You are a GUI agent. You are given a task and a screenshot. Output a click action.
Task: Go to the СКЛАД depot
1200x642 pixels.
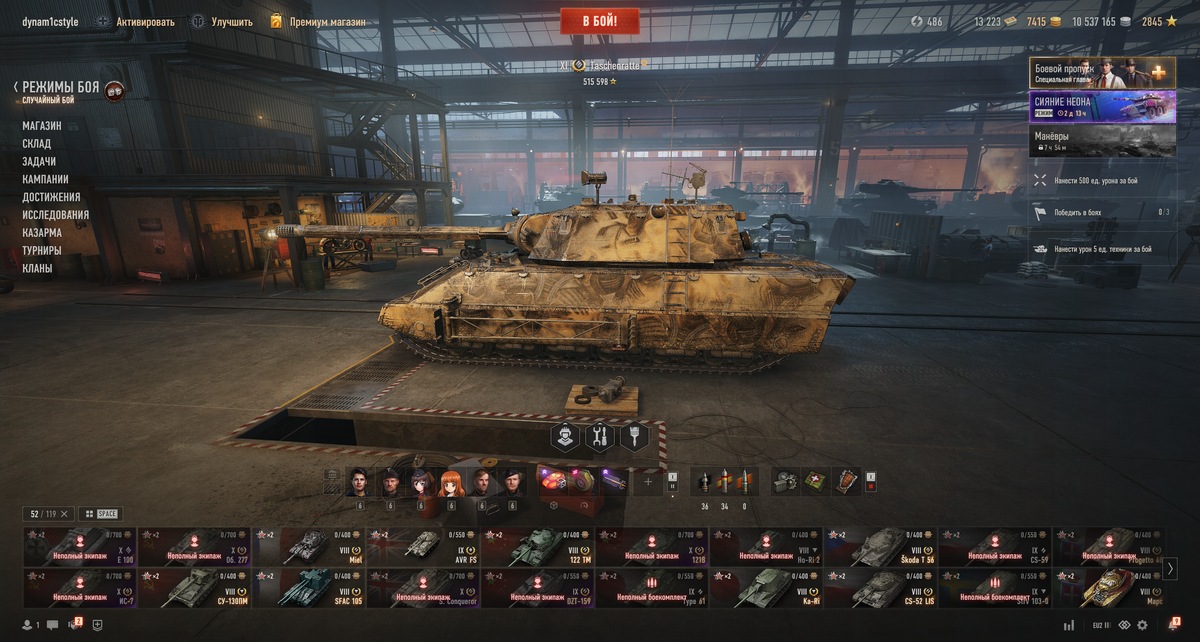(37, 144)
